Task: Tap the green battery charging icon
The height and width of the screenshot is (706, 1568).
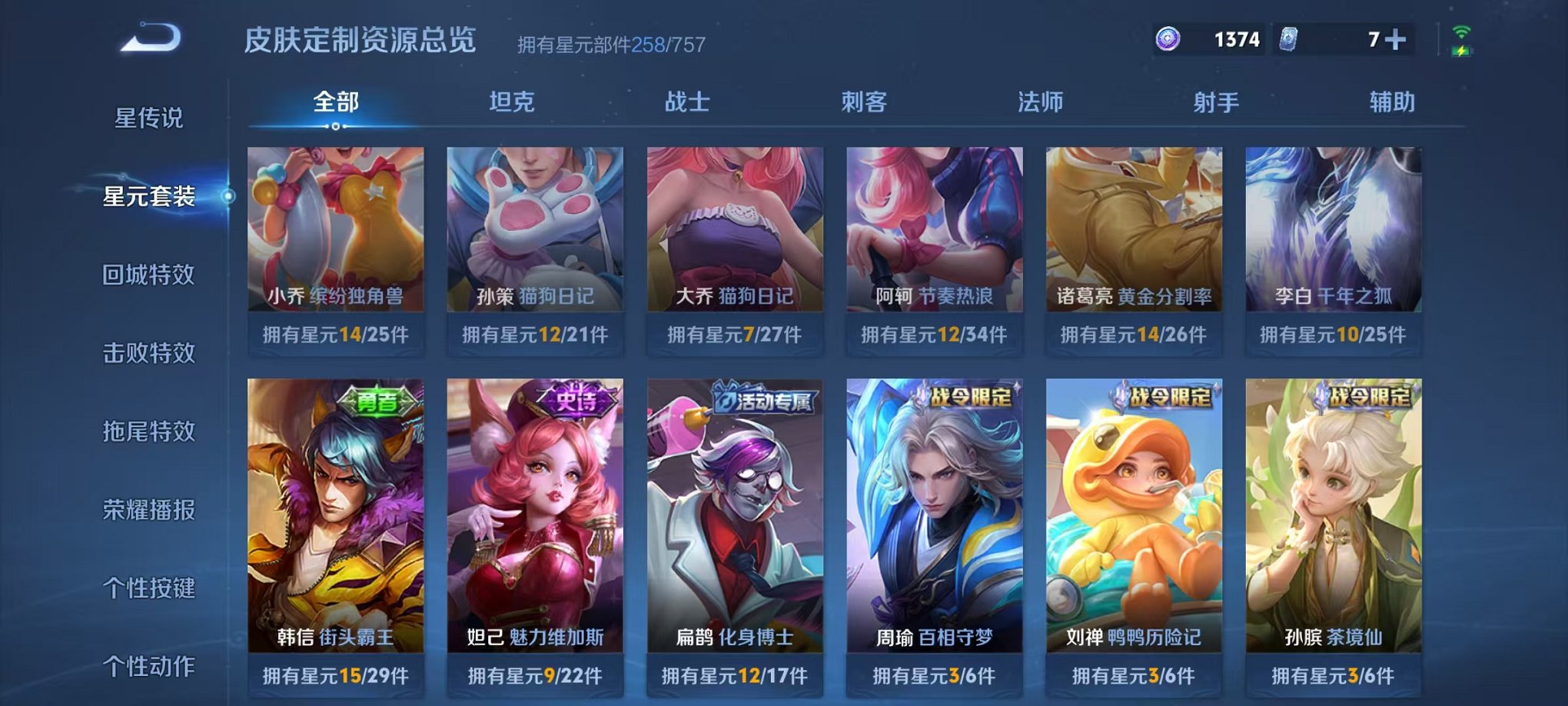Action: coord(1462,49)
